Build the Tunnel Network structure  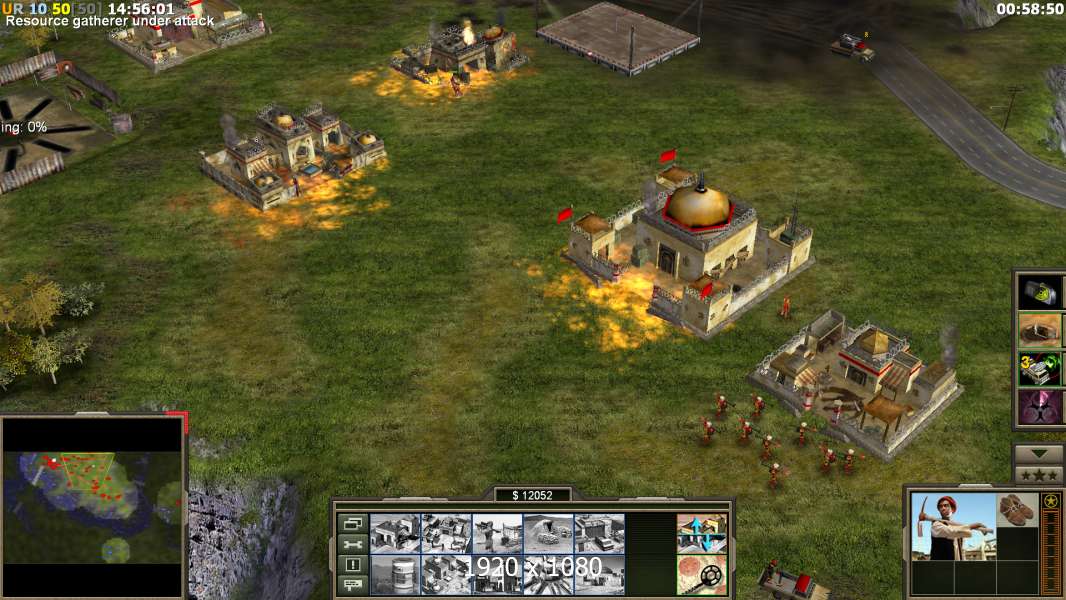[548, 533]
